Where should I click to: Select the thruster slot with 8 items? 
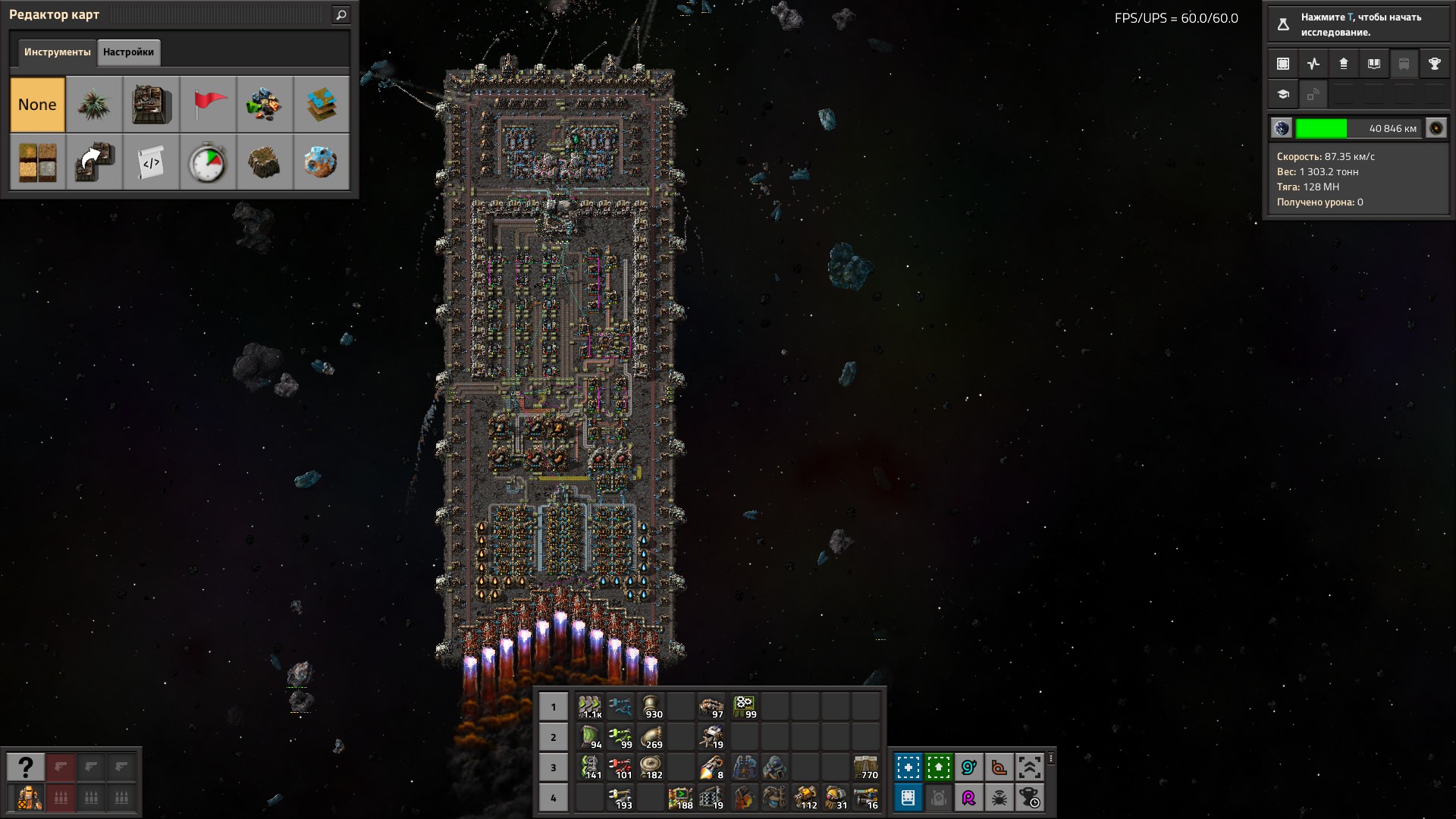(711, 767)
